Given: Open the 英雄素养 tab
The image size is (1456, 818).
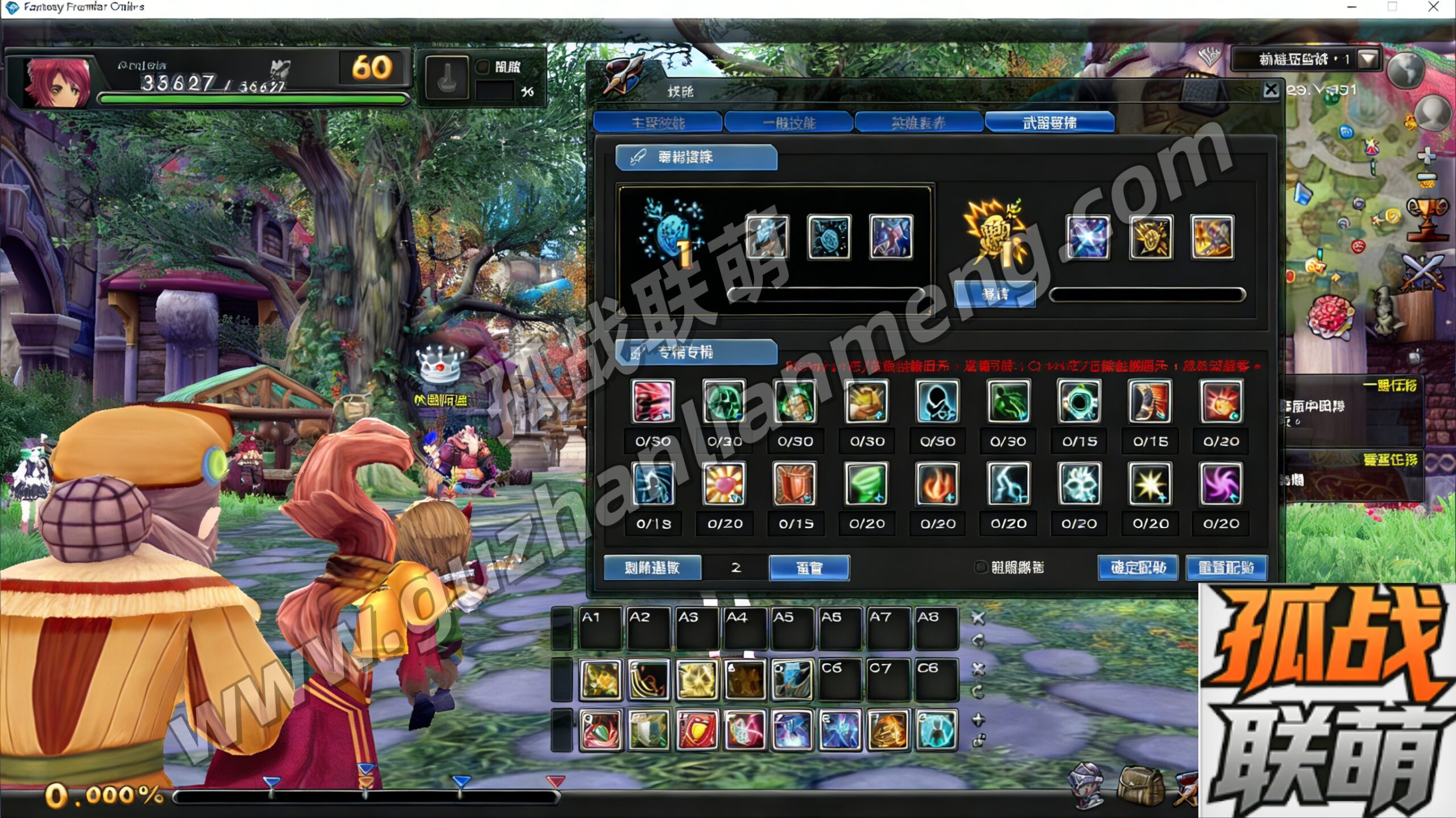Looking at the screenshot, I should pos(919,123).
